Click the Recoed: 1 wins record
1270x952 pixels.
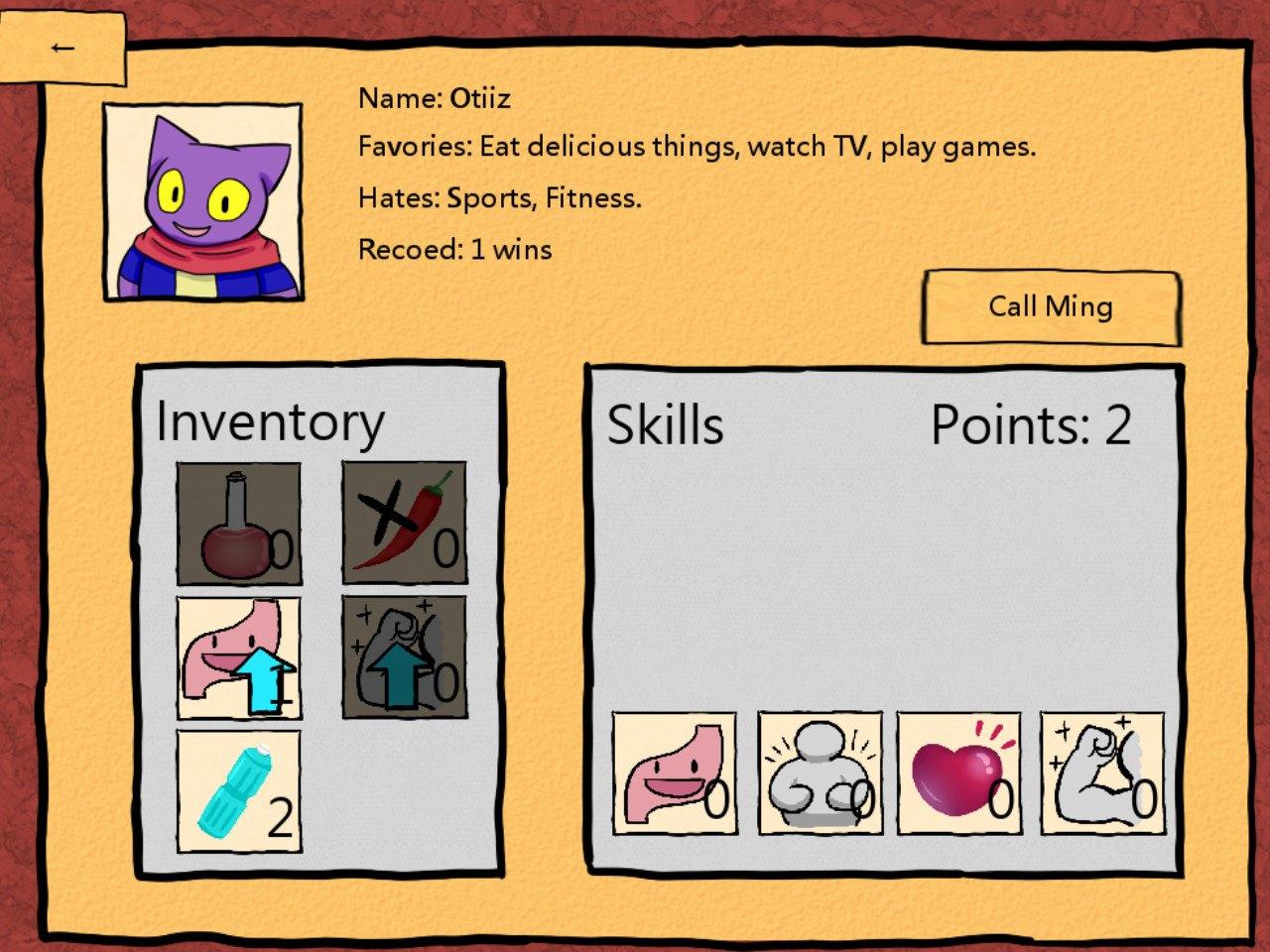tap(454, 249)
